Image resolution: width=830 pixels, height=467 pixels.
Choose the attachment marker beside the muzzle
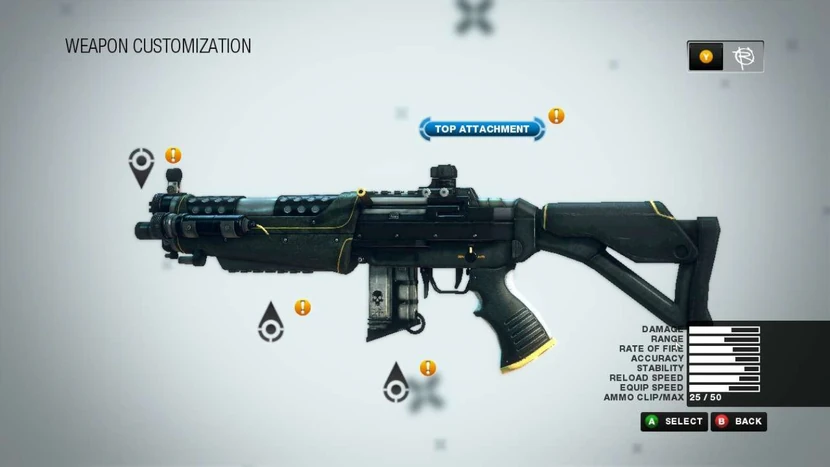pyautogui.click(x=142, y=166)
